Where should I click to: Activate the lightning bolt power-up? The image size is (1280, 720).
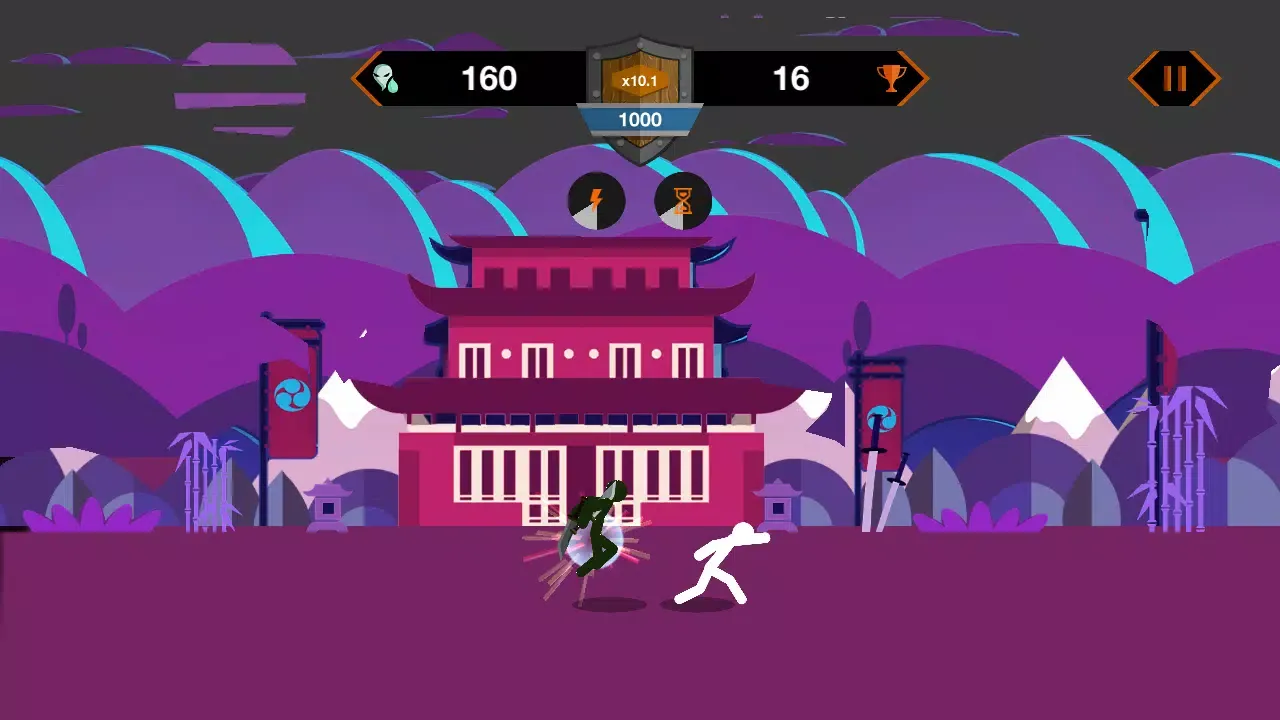tap(597, 201)
